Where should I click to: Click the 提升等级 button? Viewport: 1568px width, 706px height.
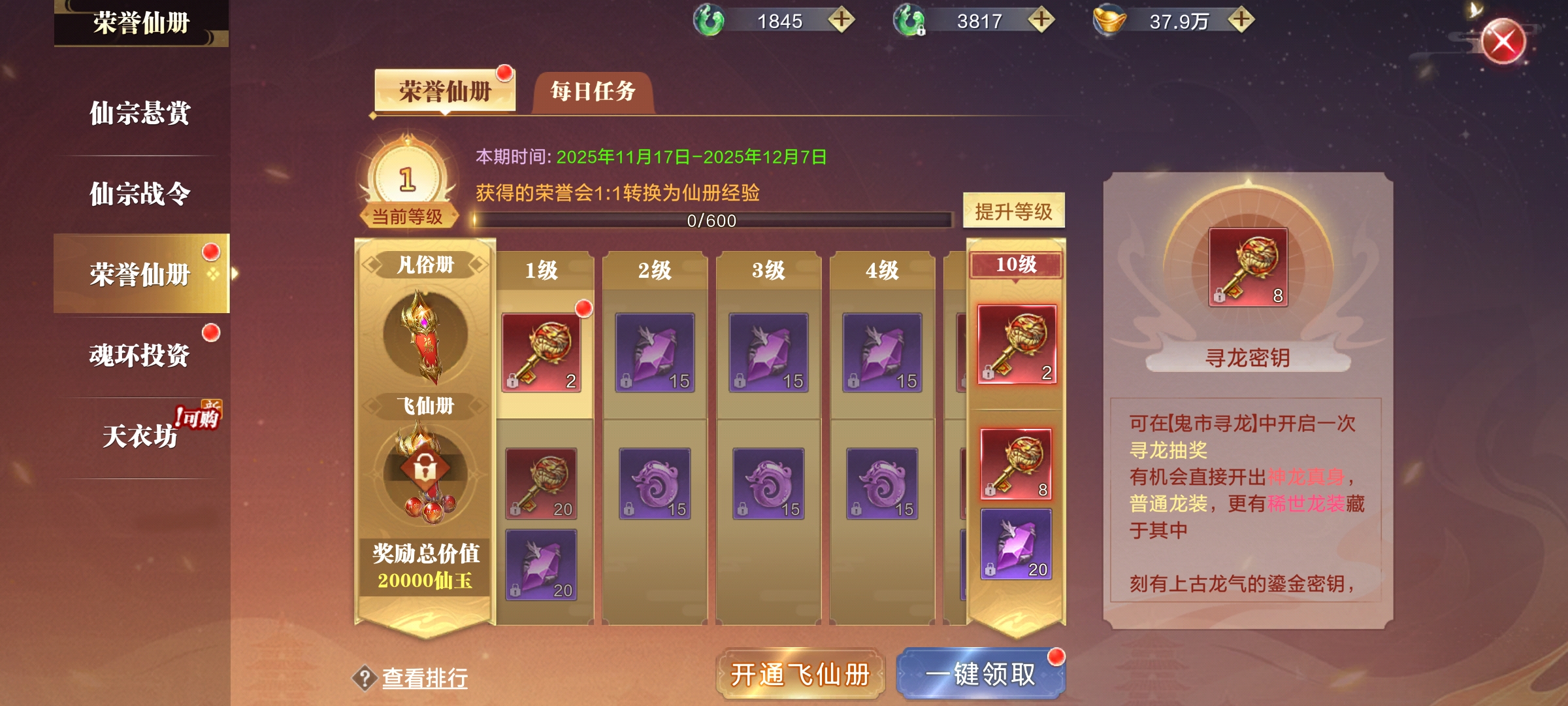[1013, 211]
